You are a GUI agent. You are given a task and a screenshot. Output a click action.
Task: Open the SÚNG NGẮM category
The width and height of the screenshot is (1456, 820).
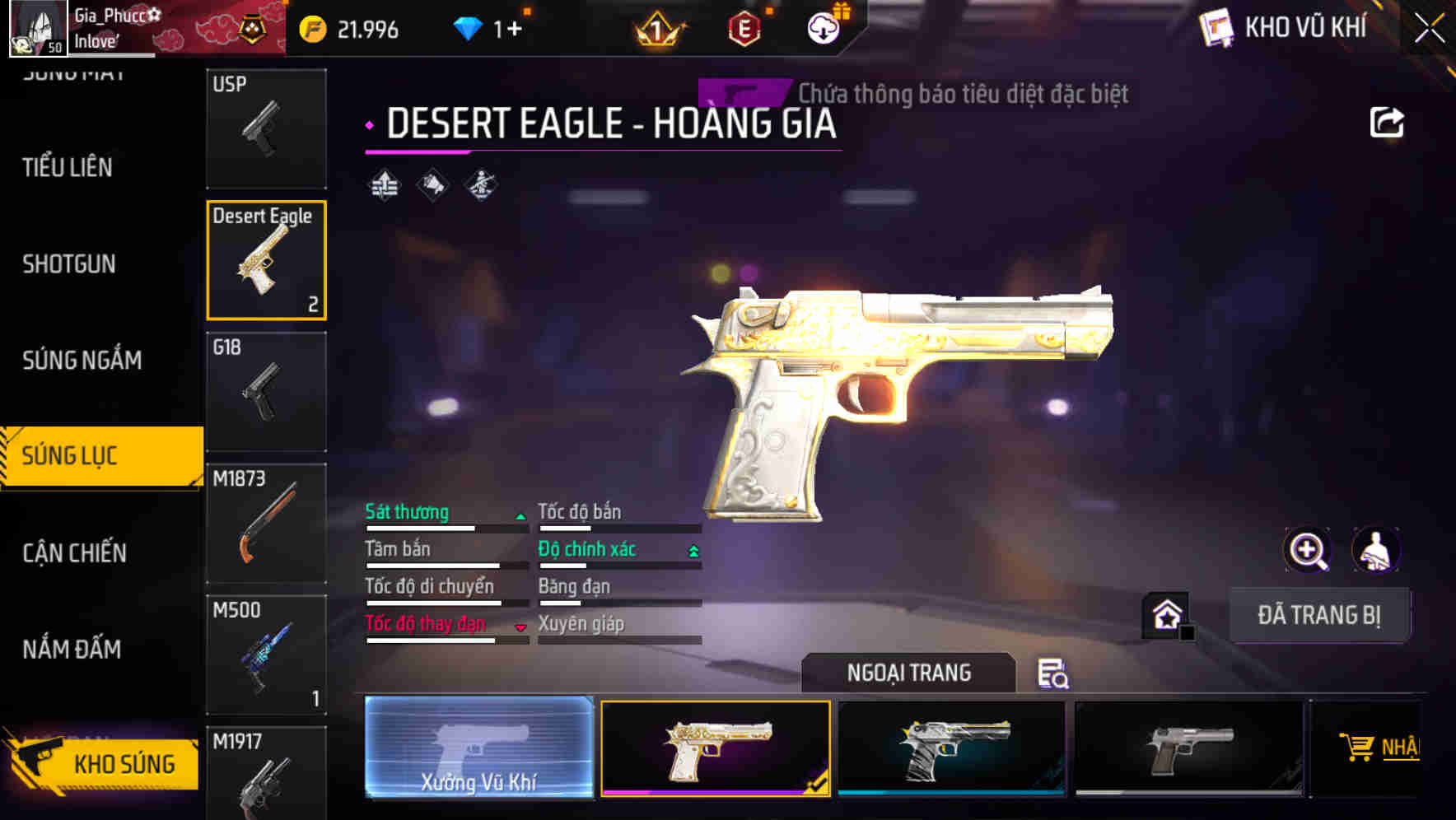pos(82,360)
